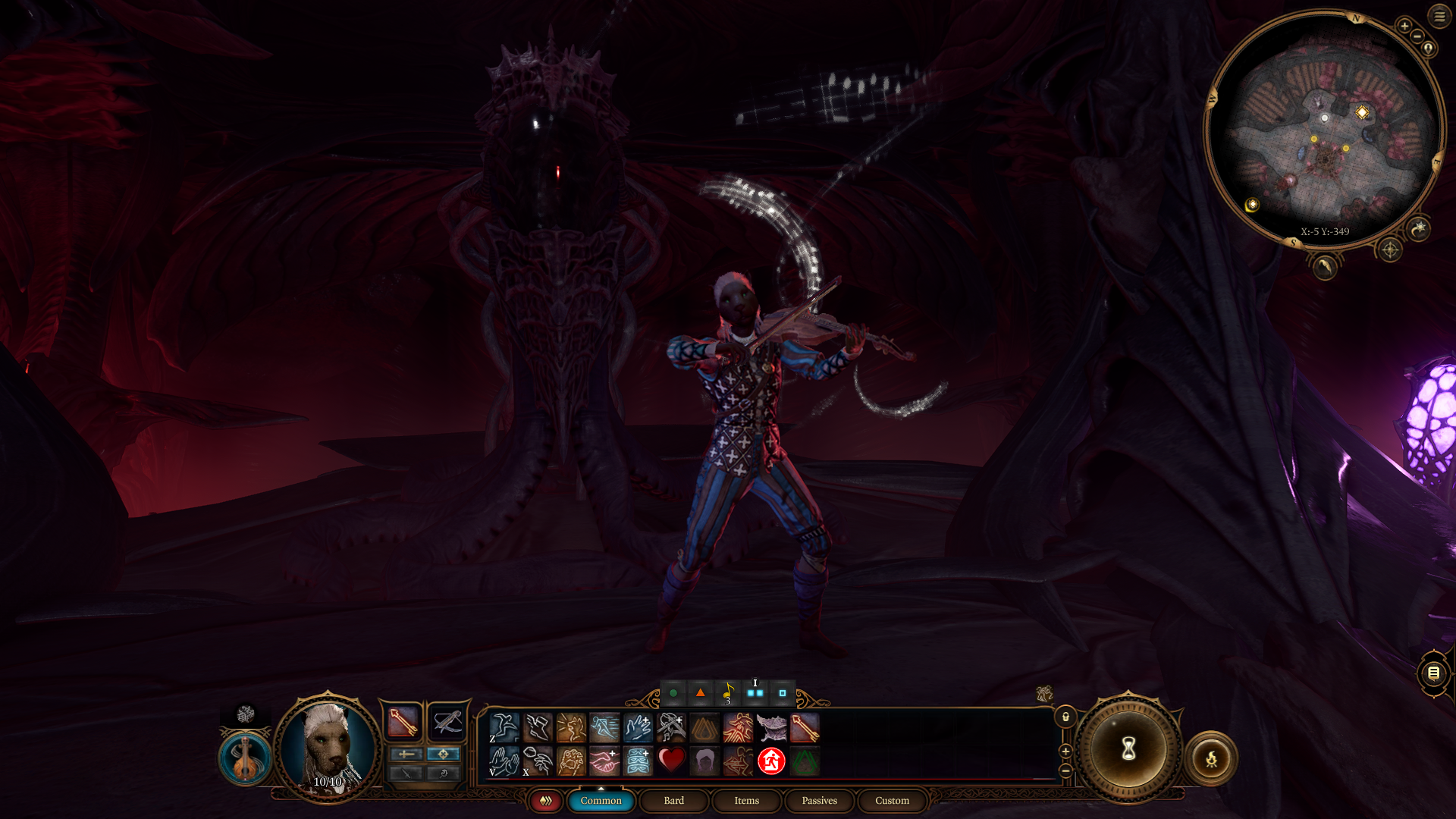
Task: Switch to the Common hotbar tab
Action: click(601, 801)
